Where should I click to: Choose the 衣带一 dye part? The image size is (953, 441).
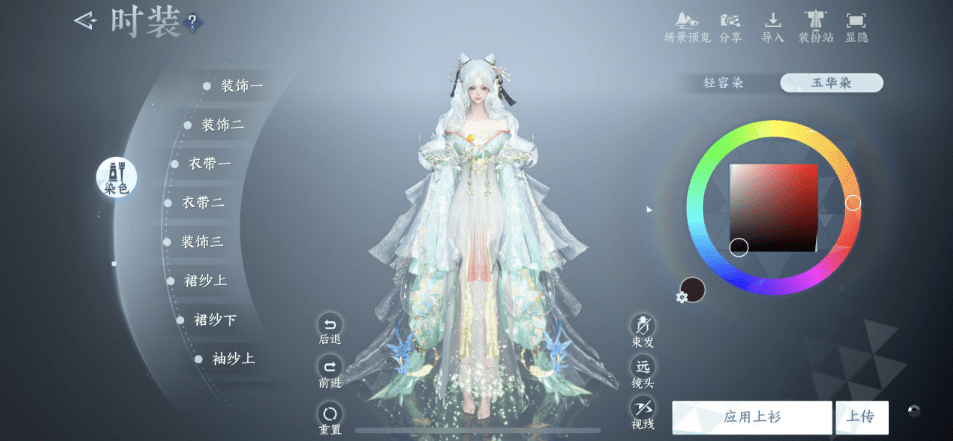pyautogui.click(x=209, y=164)
